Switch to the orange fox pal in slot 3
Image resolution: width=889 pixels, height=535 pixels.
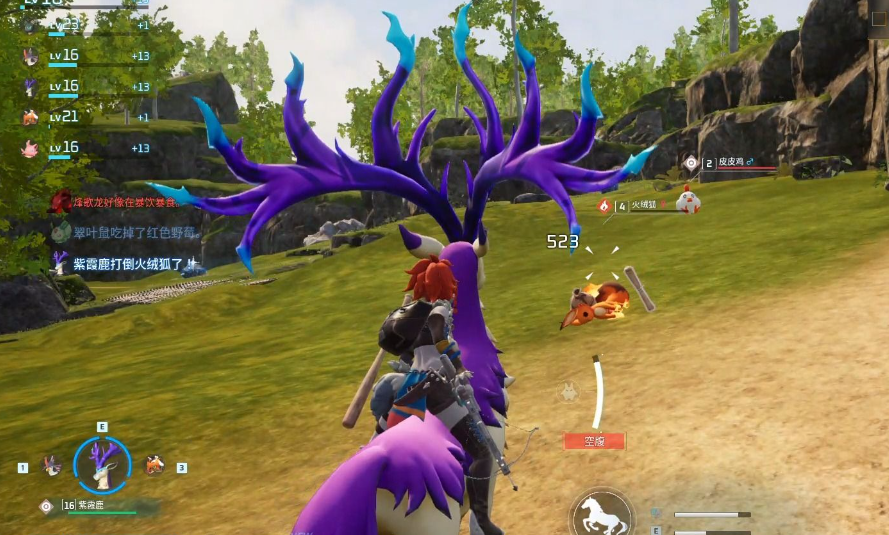(154, 465)
